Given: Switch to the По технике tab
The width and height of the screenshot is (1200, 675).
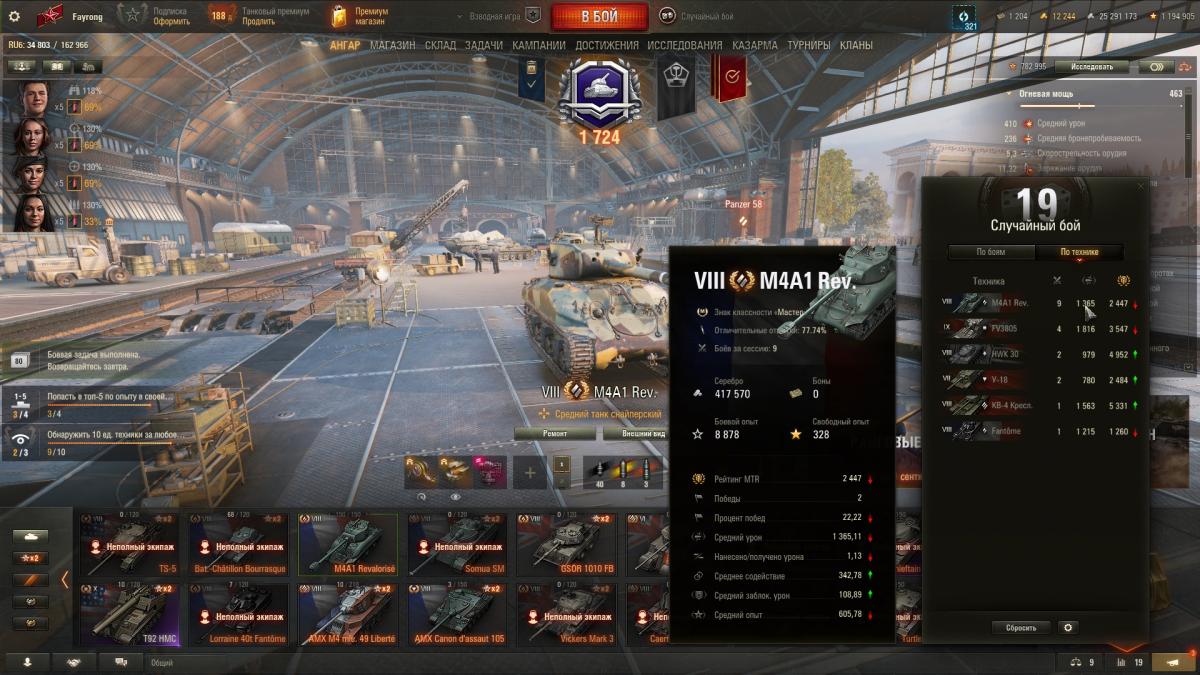Looking at the screenshot, I should (1079, 252).
